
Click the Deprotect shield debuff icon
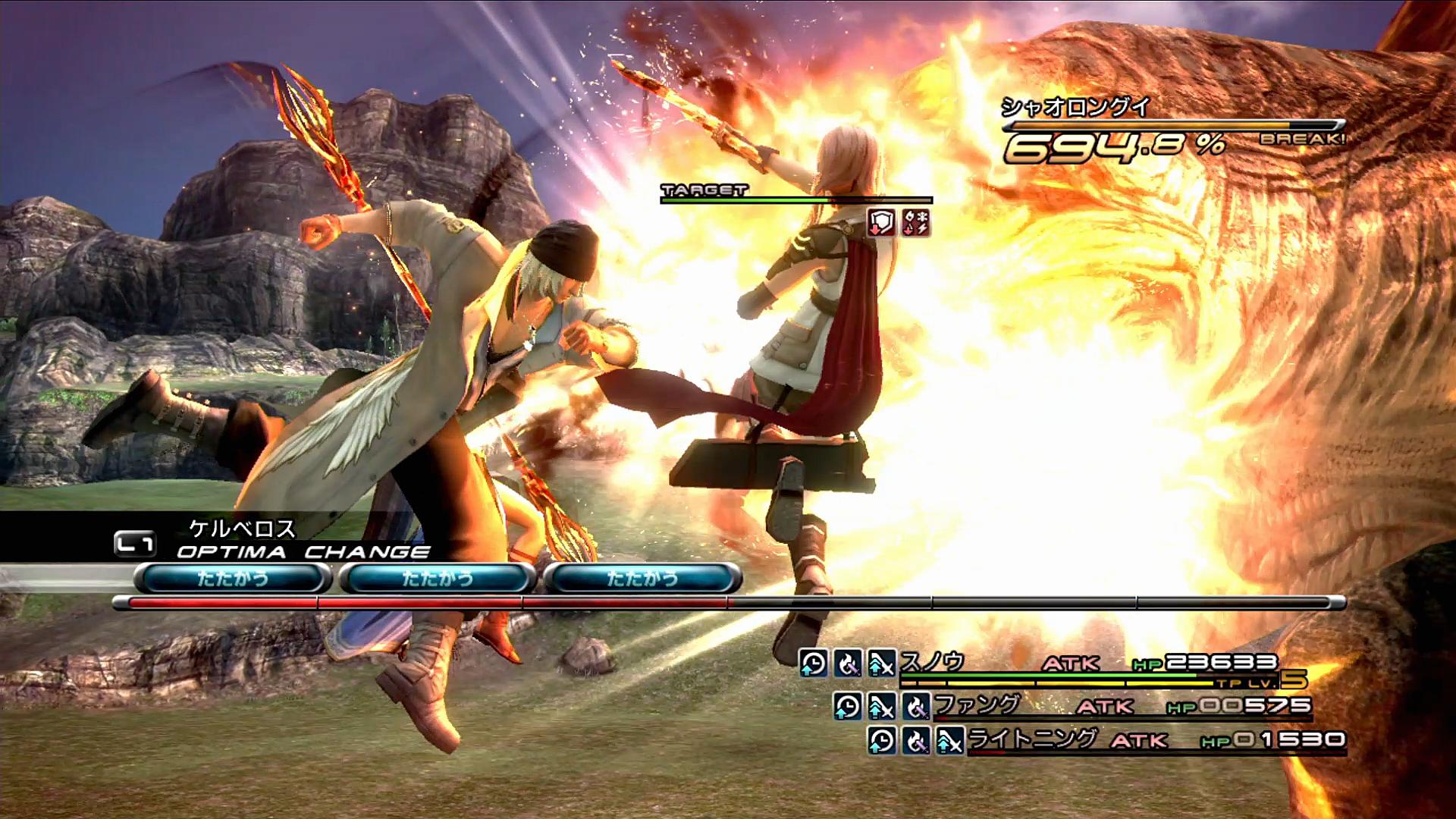(881, 222)
